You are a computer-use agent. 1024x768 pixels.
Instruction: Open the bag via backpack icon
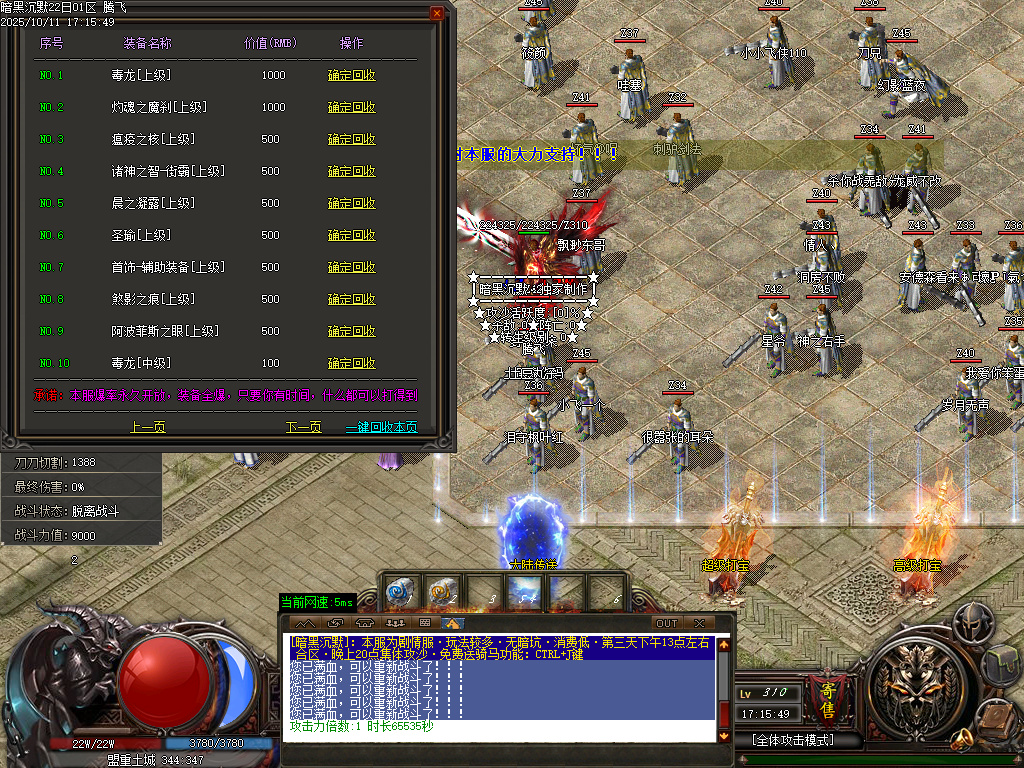click(1001, 663)
